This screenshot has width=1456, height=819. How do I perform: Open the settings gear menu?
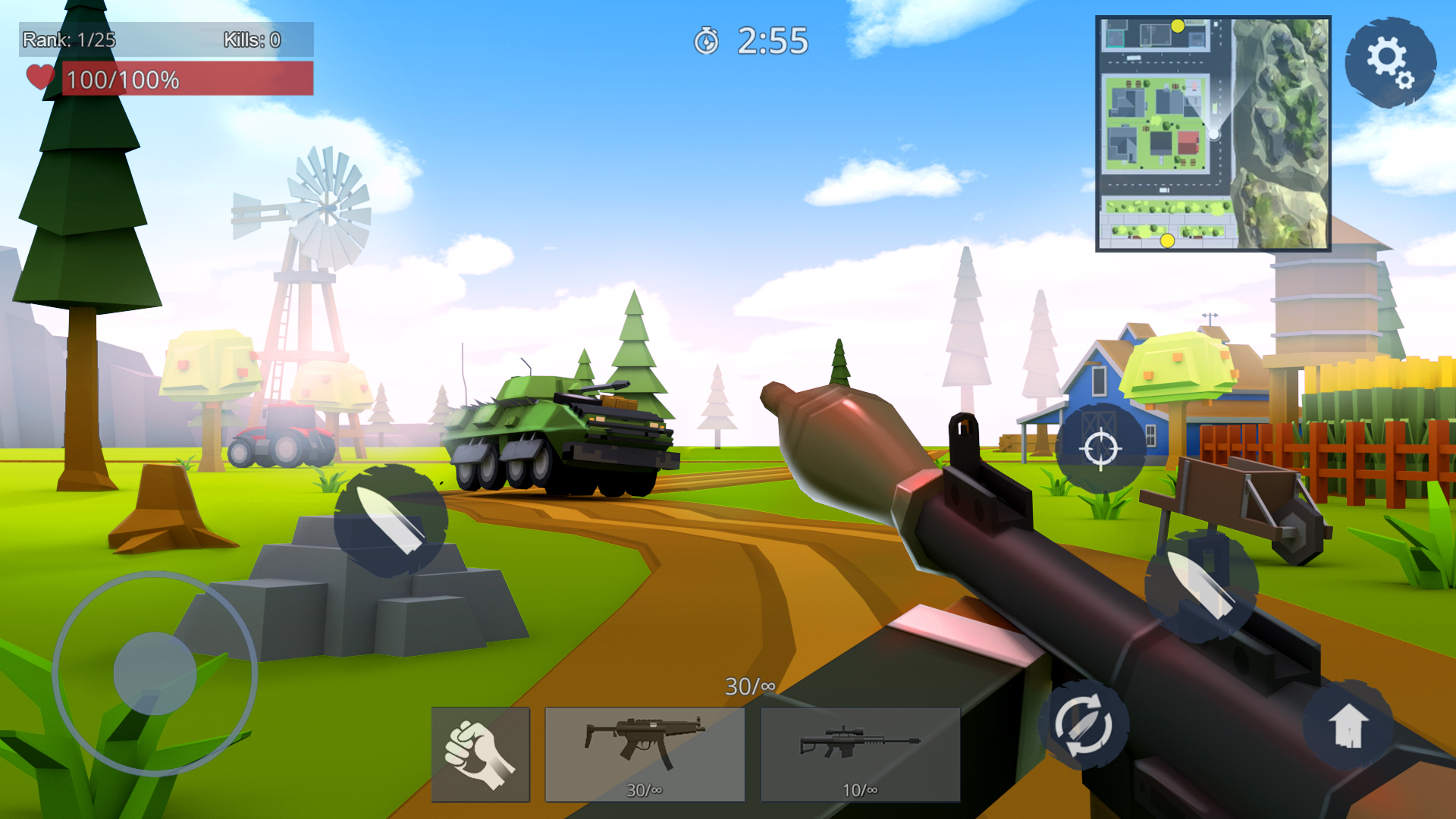[x=1390, y=62]
